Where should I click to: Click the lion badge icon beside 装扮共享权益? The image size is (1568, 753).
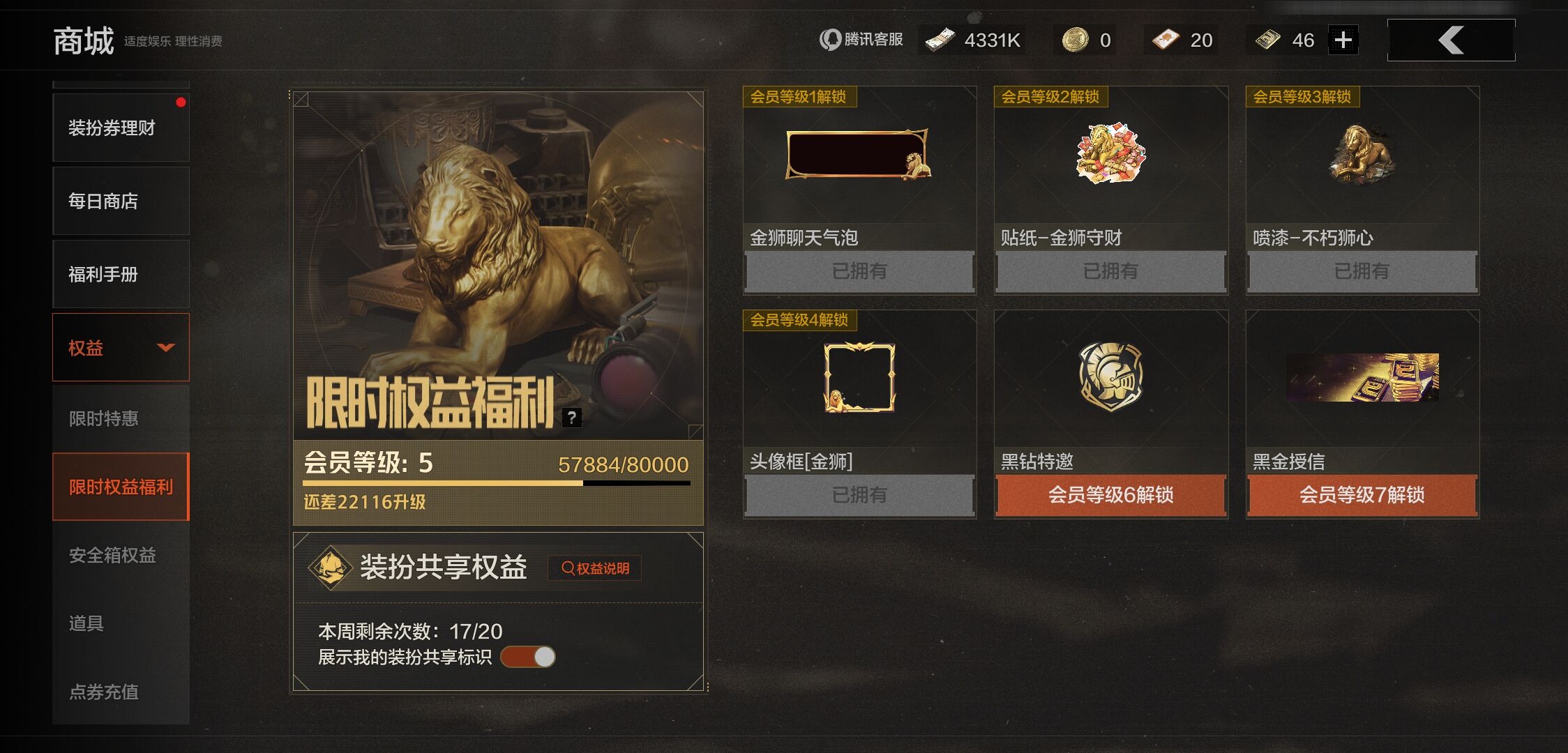point(329,567)
